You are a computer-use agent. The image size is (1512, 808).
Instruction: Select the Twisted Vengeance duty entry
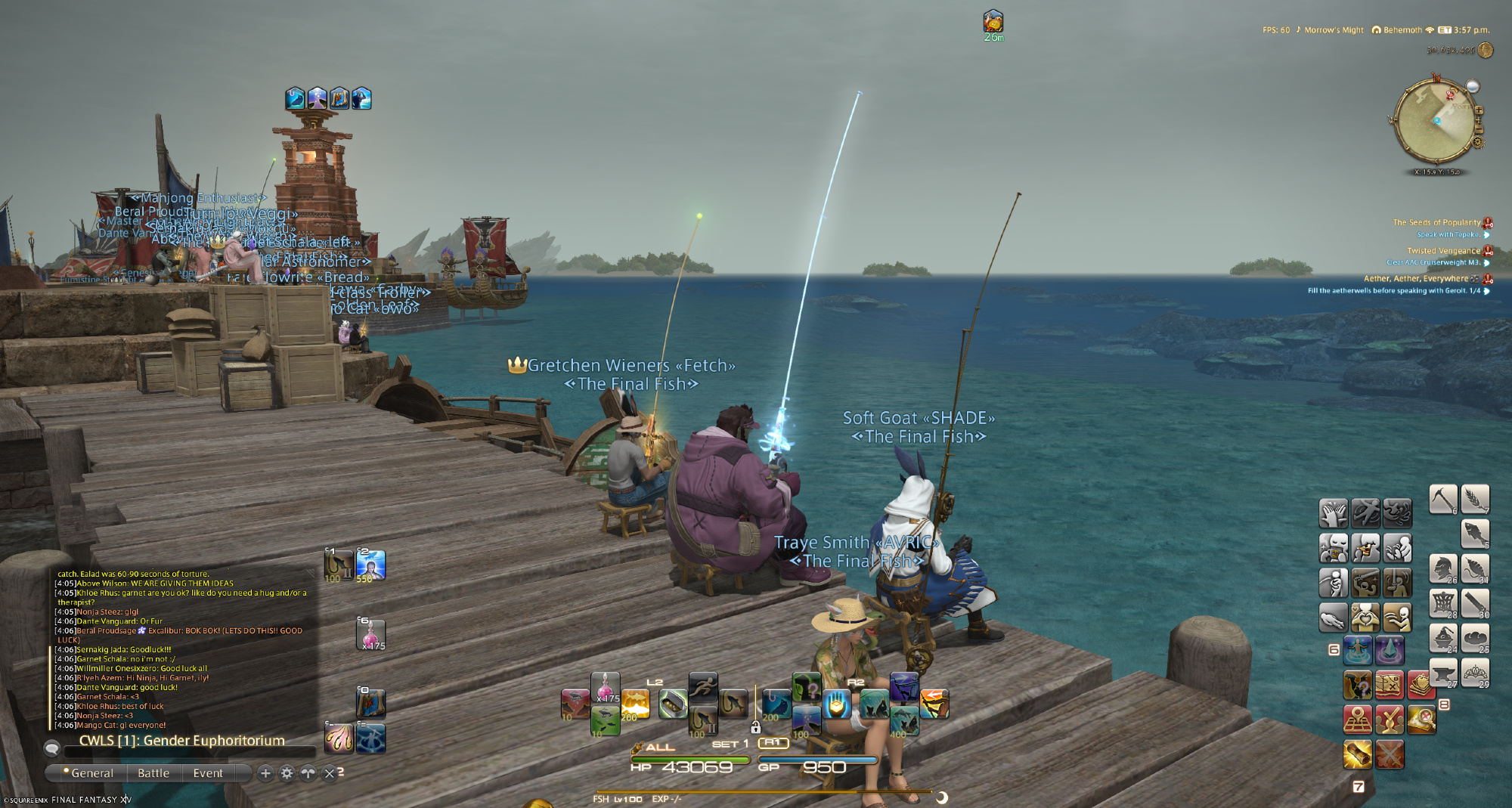click(1443, 250)
